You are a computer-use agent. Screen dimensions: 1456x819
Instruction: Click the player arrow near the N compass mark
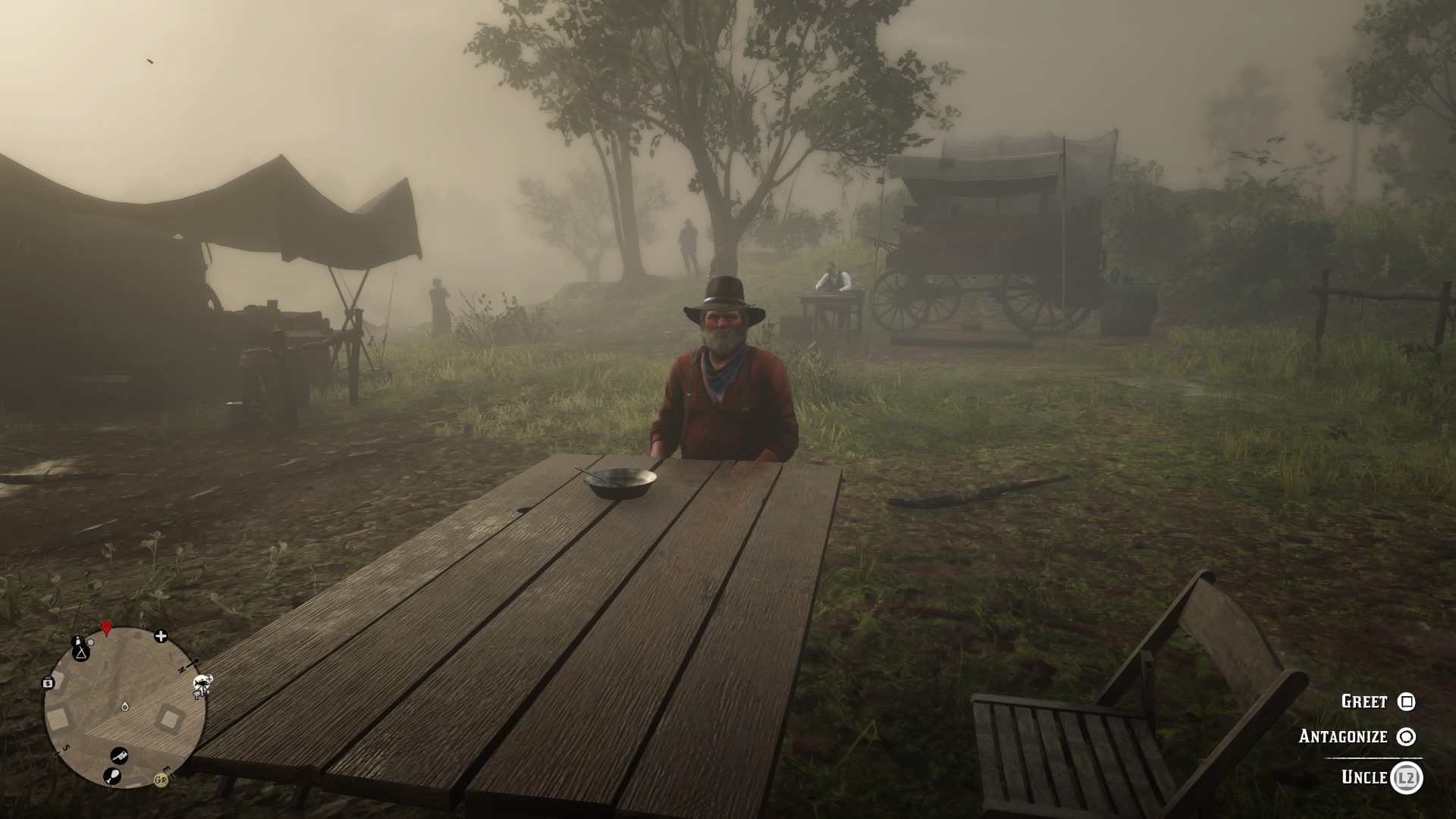(x=191, y=664)
